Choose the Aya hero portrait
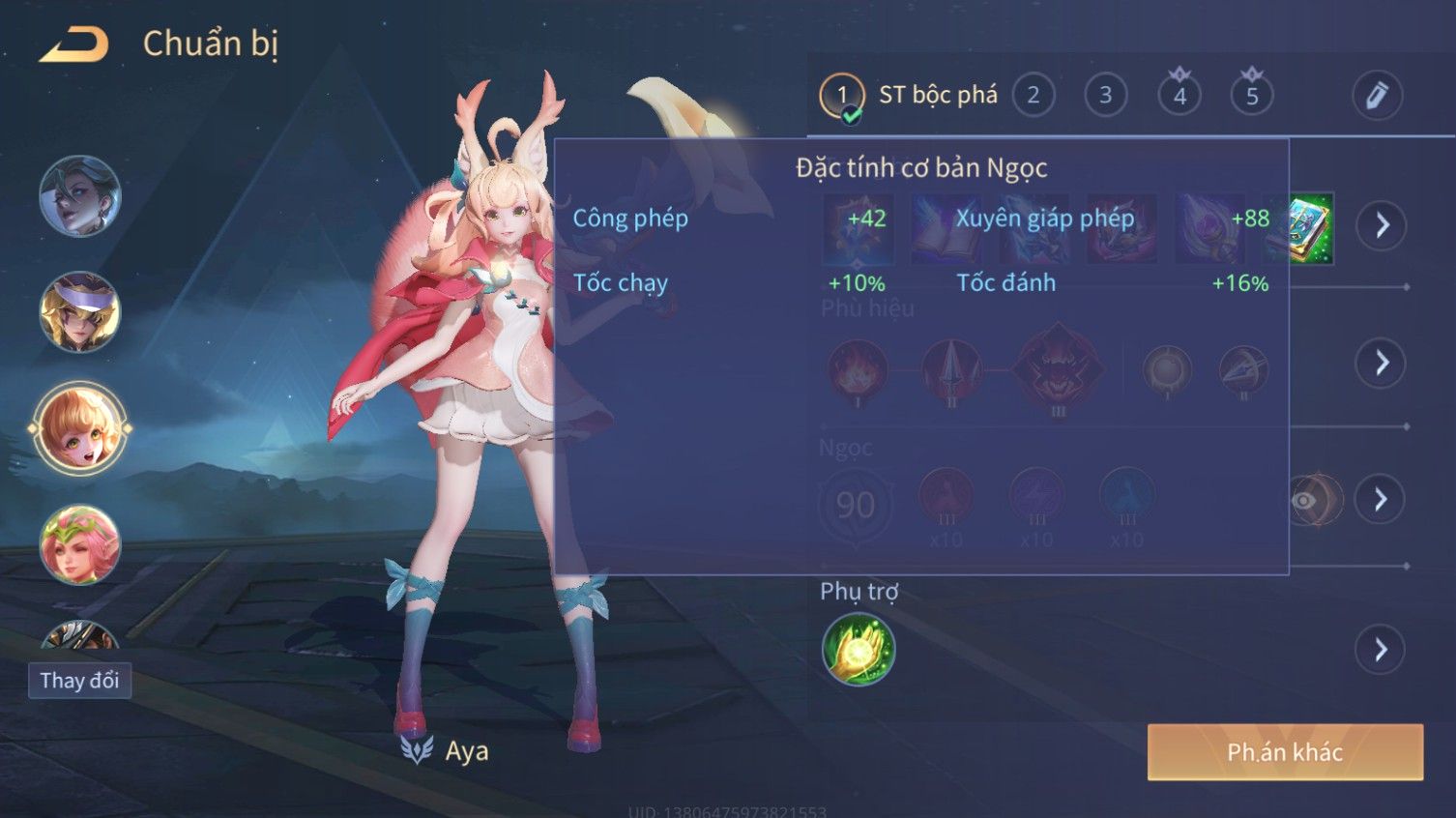This screenshot has height=818, width=1456. pyautogui.click(x=79, y=428)
